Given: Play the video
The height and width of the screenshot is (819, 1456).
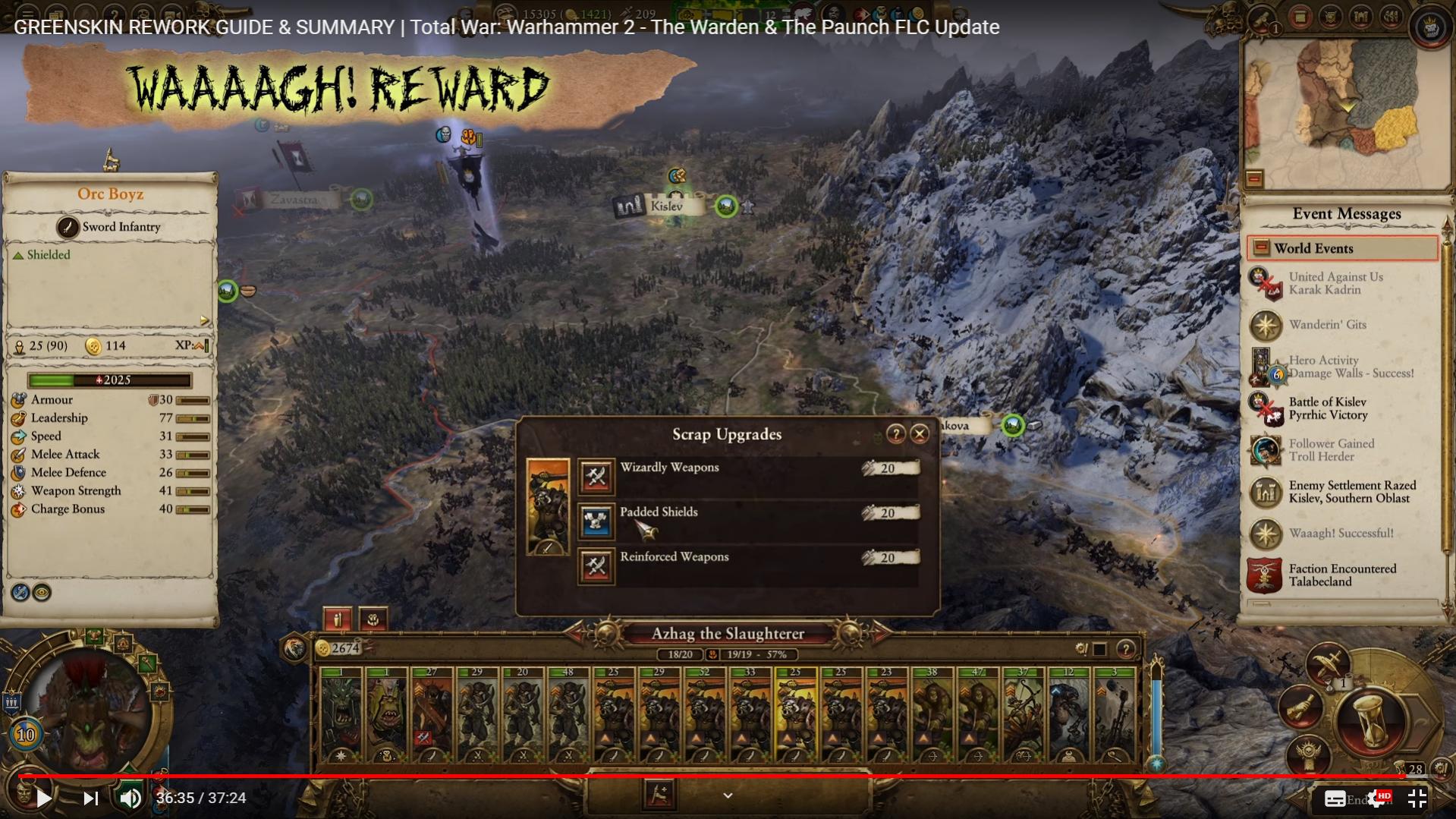Looking at the screenshot, I should coord(43,798).
